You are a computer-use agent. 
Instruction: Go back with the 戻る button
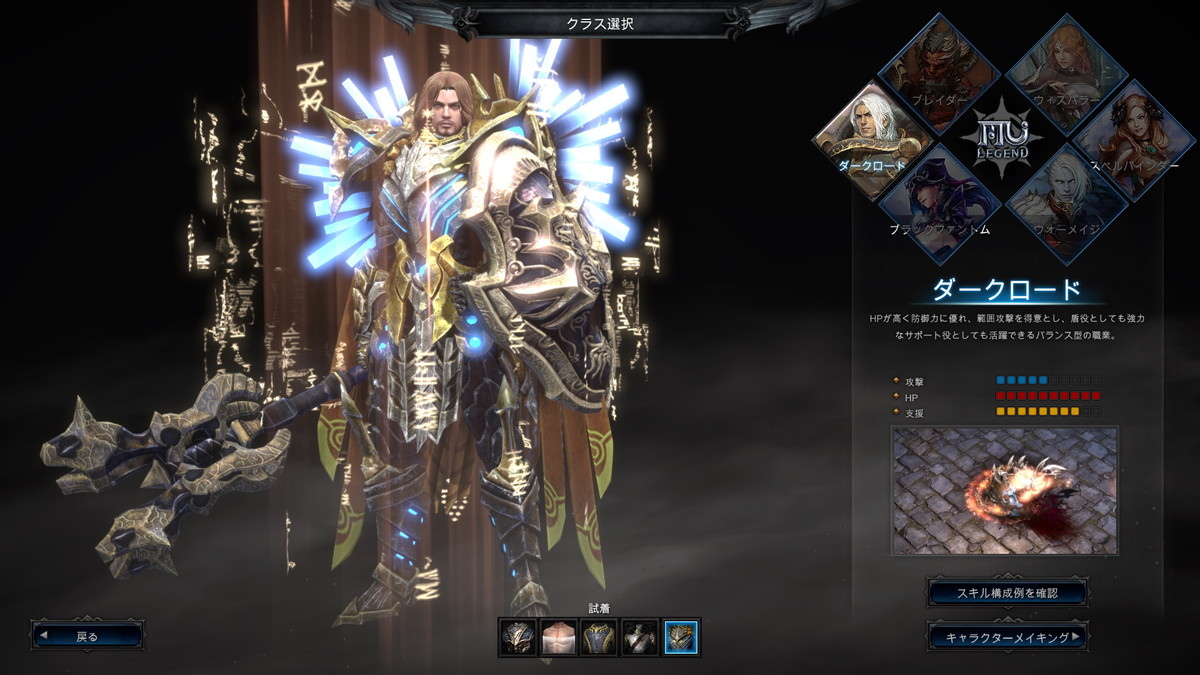(88, 635)
